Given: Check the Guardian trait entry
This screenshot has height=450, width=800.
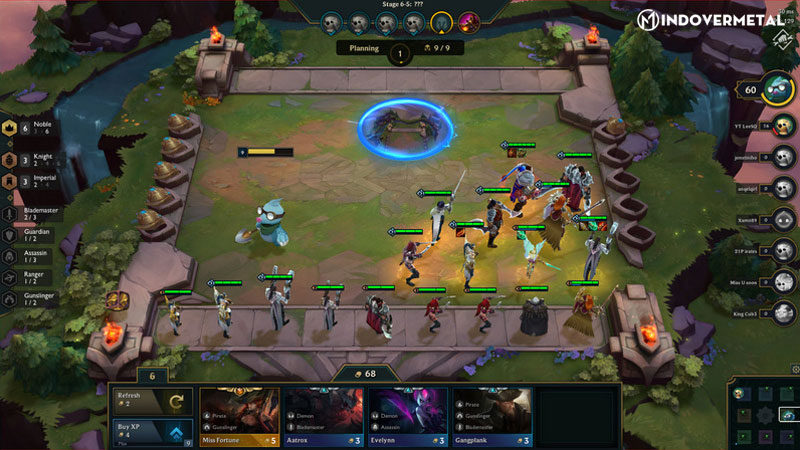Looking at the screenshot, I should 27,236.
